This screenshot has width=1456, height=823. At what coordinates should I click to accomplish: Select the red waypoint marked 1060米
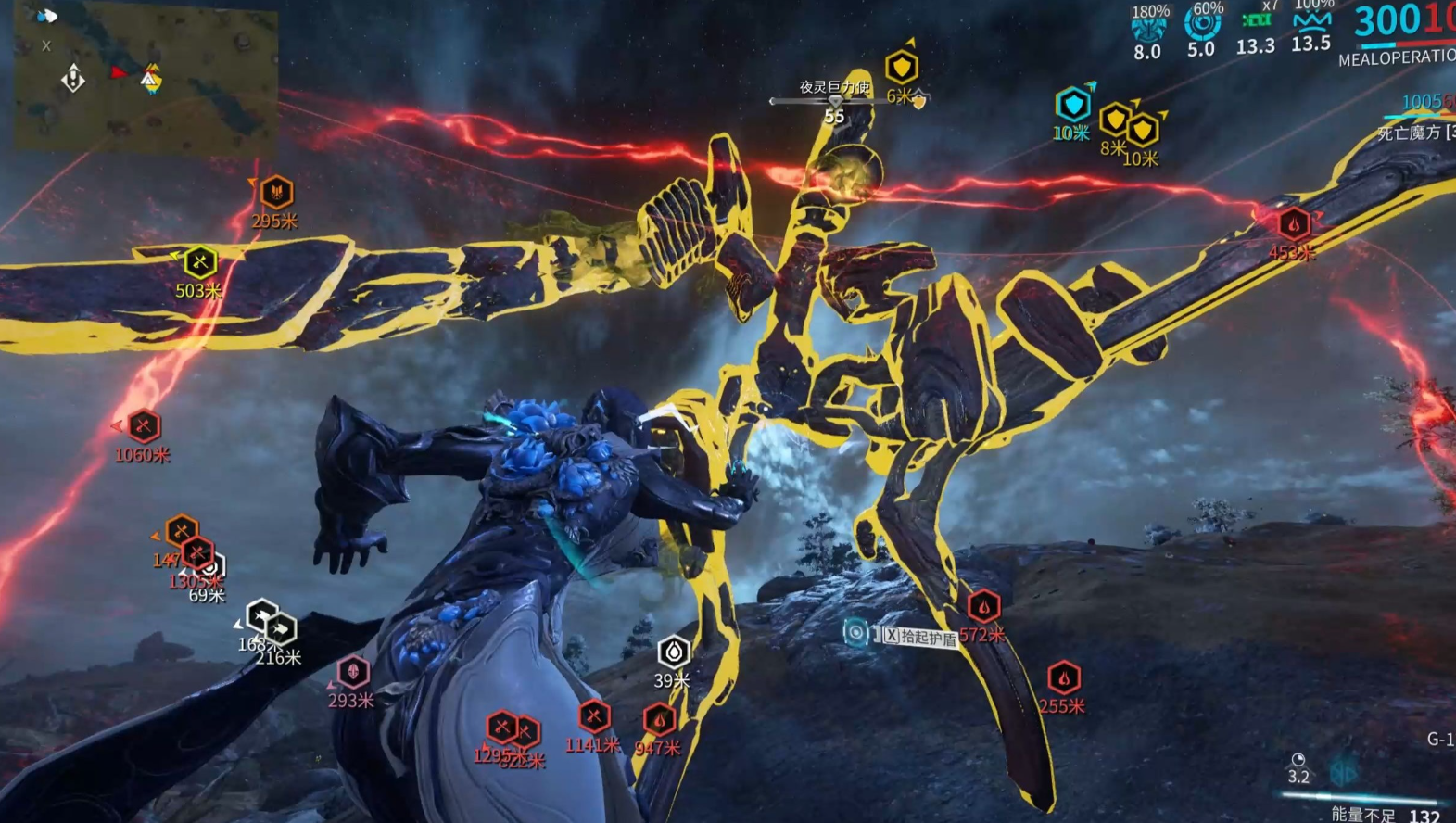click(x=144, y=426)
